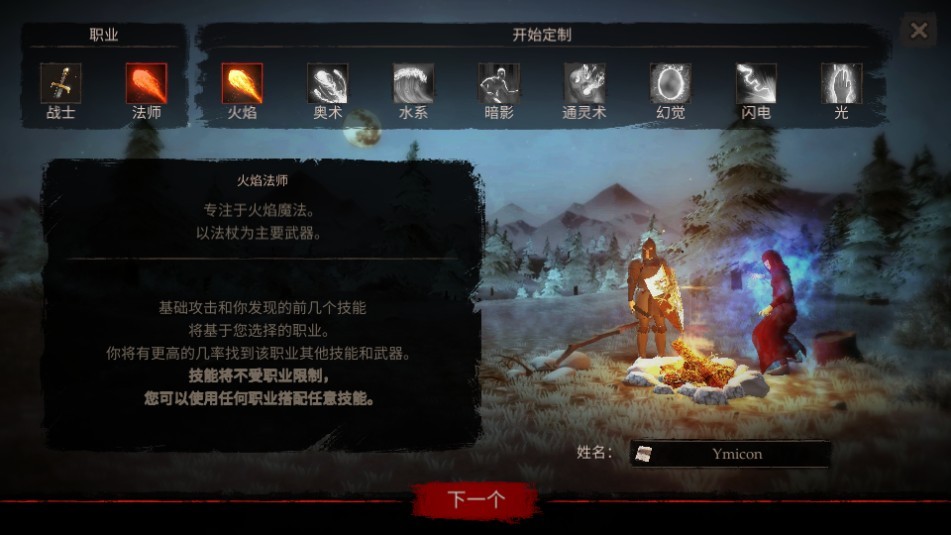Pick the 光 light specialization
Screen dimensions: 951x535
(x=841, y=84)
